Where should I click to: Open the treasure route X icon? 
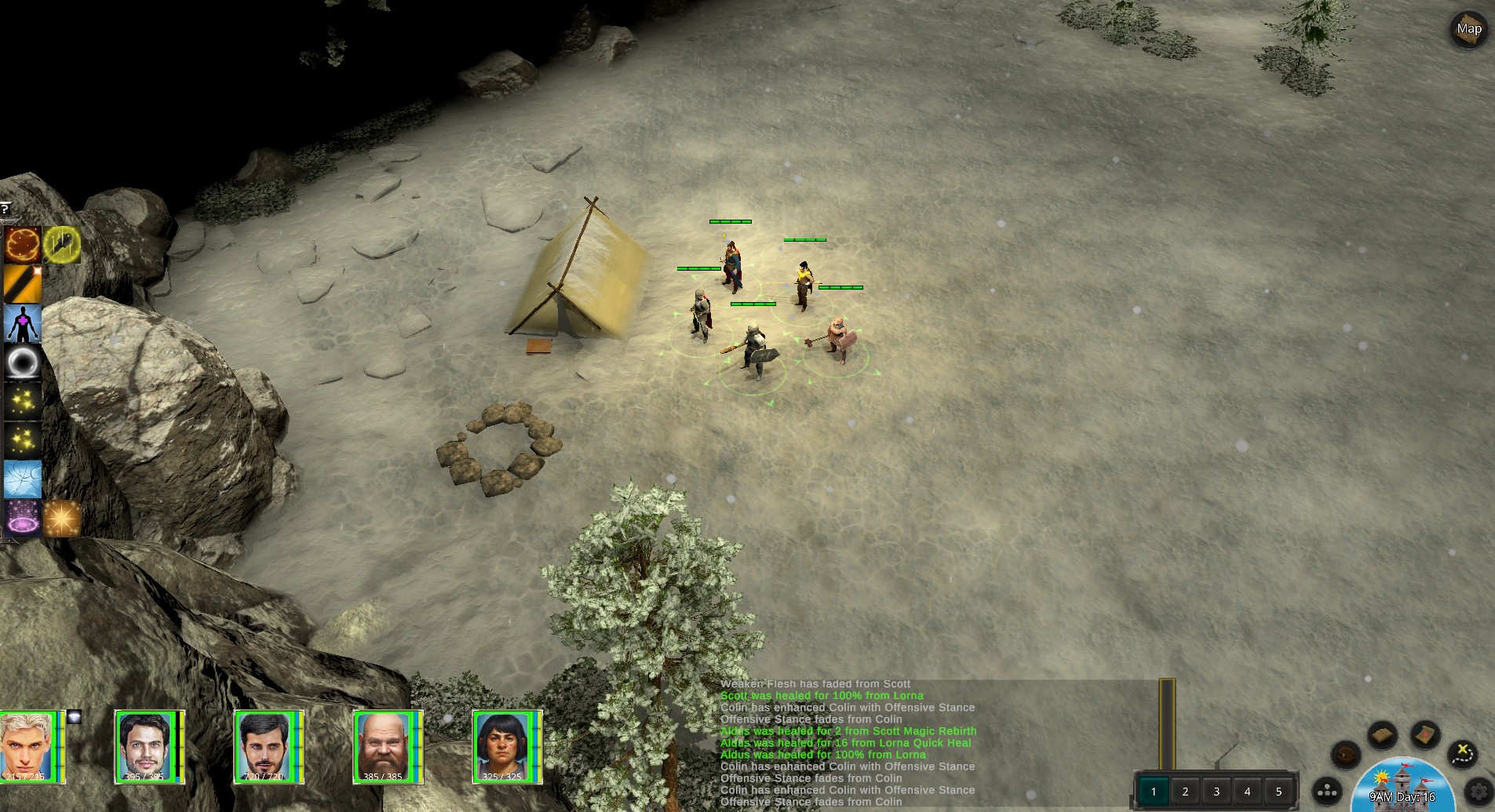click(1461, 753)
